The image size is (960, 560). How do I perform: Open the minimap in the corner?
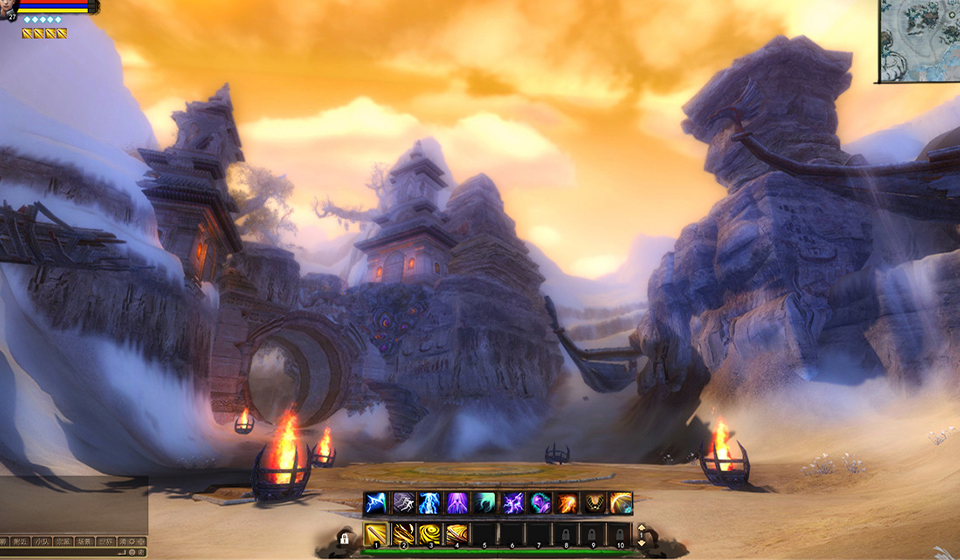tap(920, 40)
